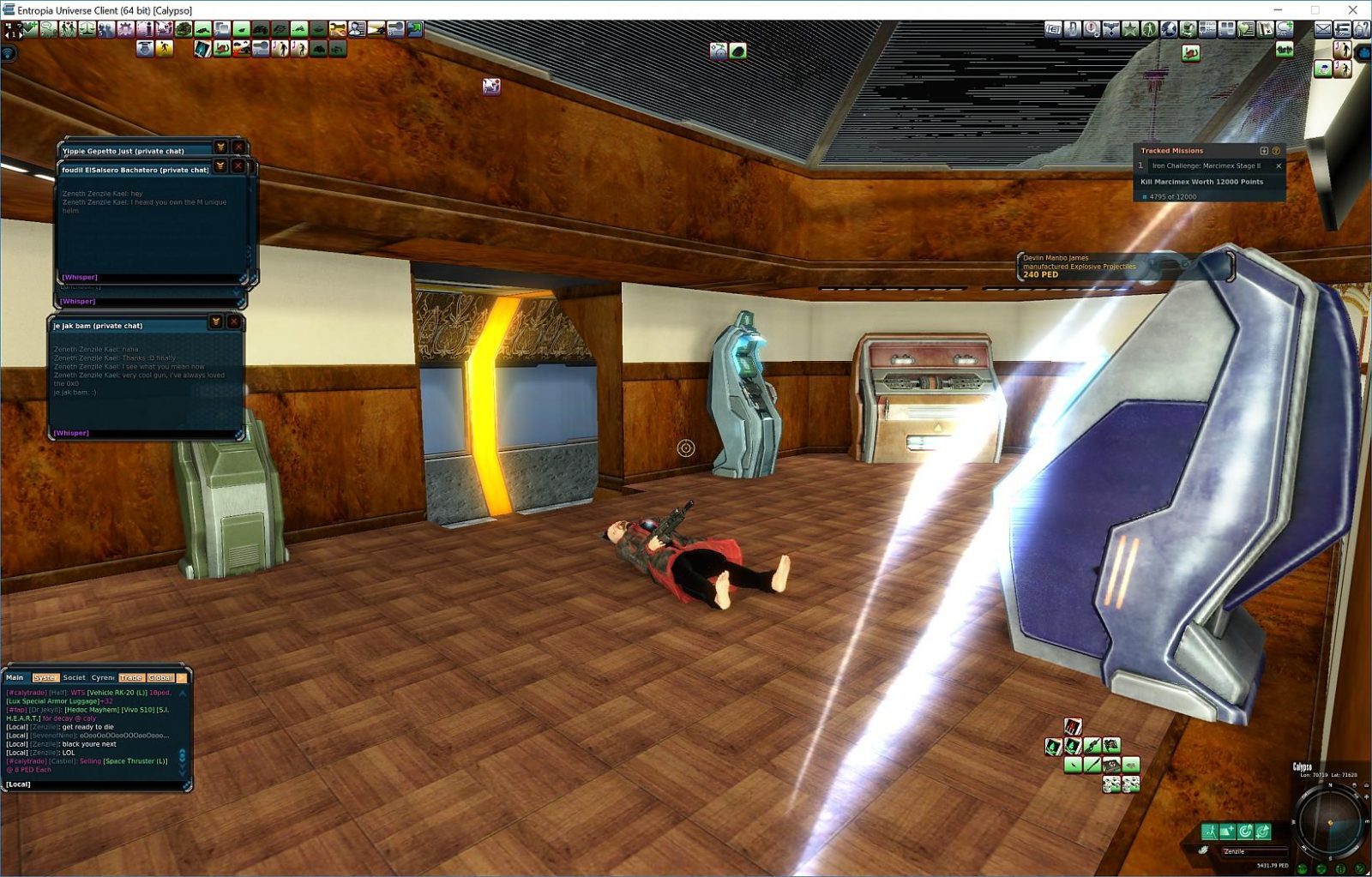Expand hidden chat tabs with the orange arrow
Screen dimensions: 1372x877
(x=181, y=677)
